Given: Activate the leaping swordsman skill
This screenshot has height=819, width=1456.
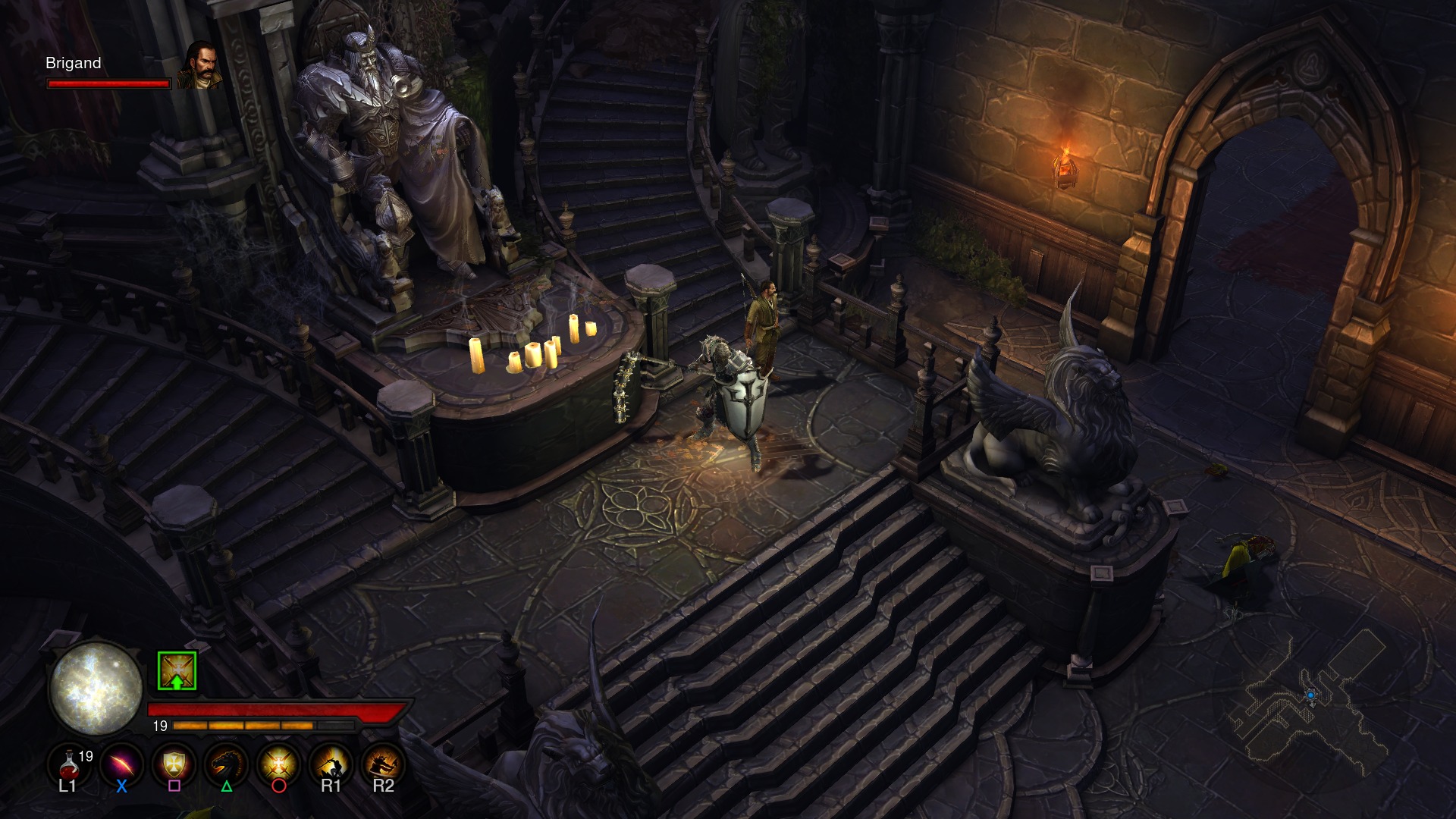Looking at the screenshot, I should pos(331,764).
